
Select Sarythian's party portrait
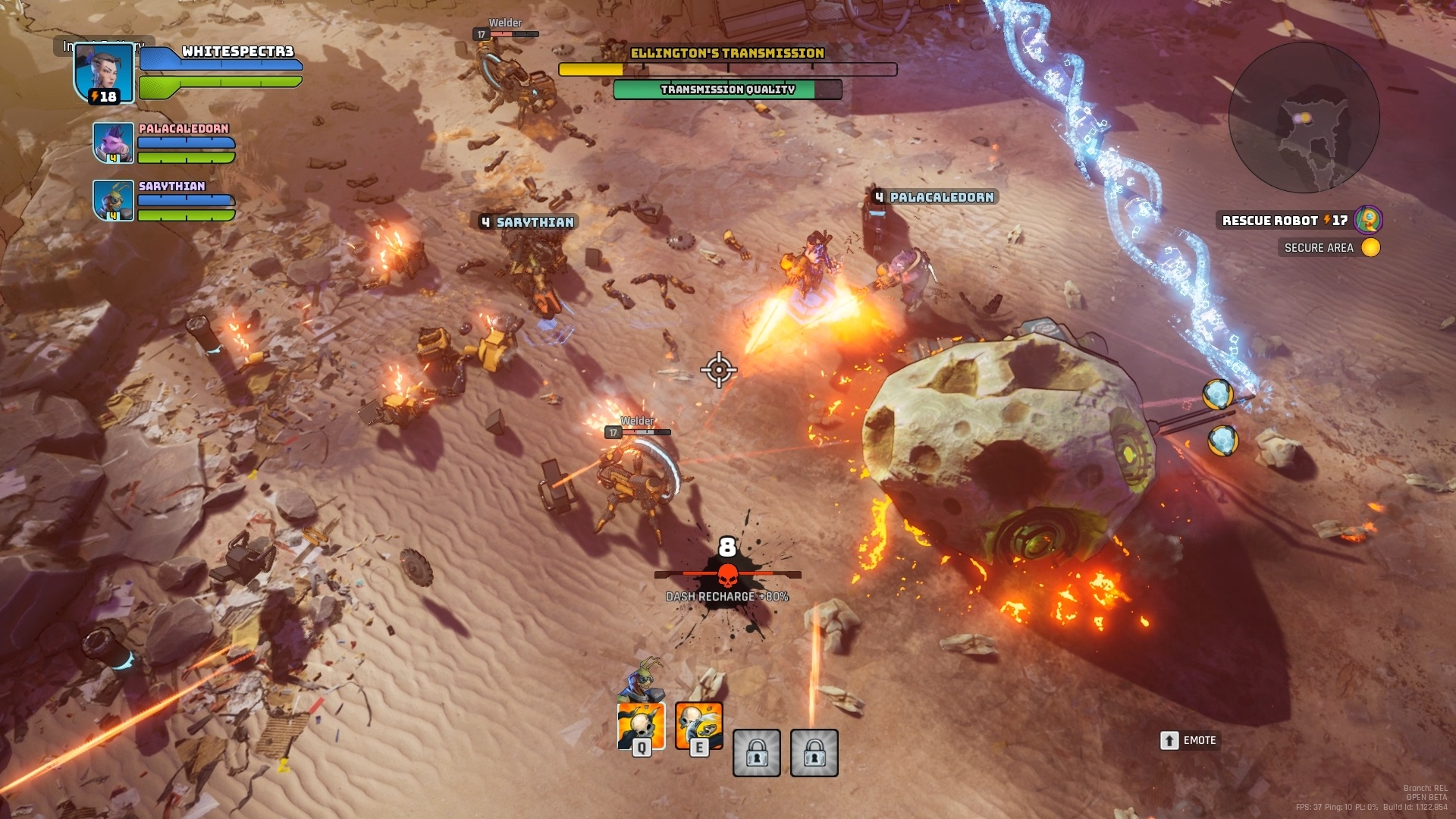point(113,200)
